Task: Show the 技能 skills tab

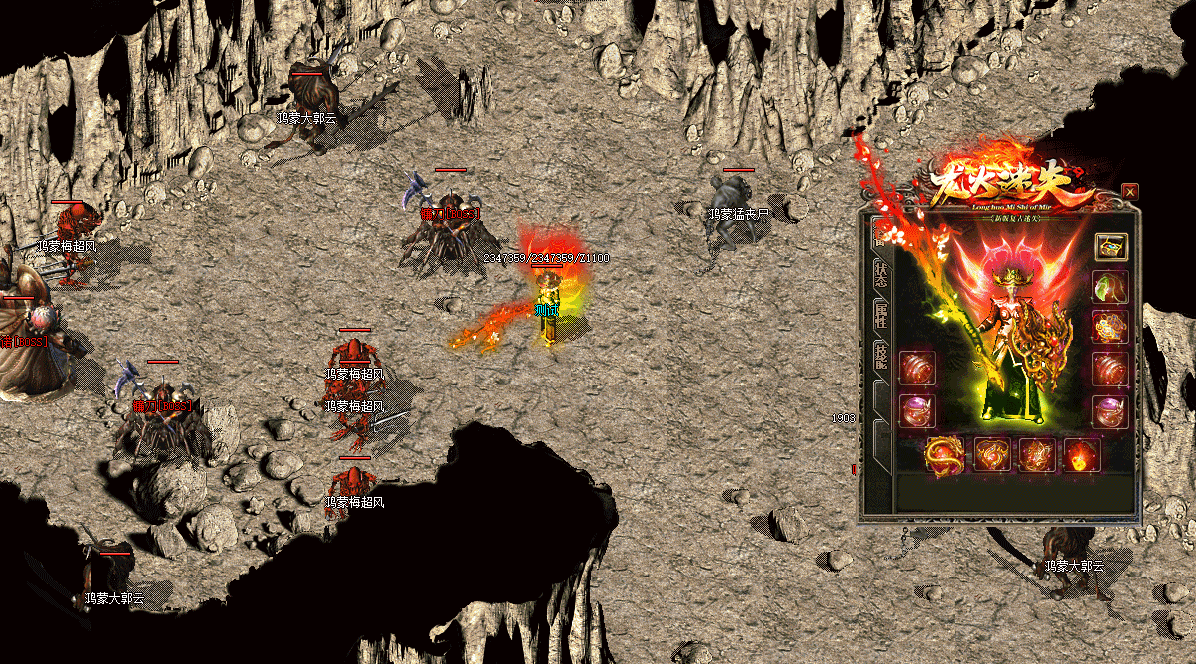Action: [881, 358]
